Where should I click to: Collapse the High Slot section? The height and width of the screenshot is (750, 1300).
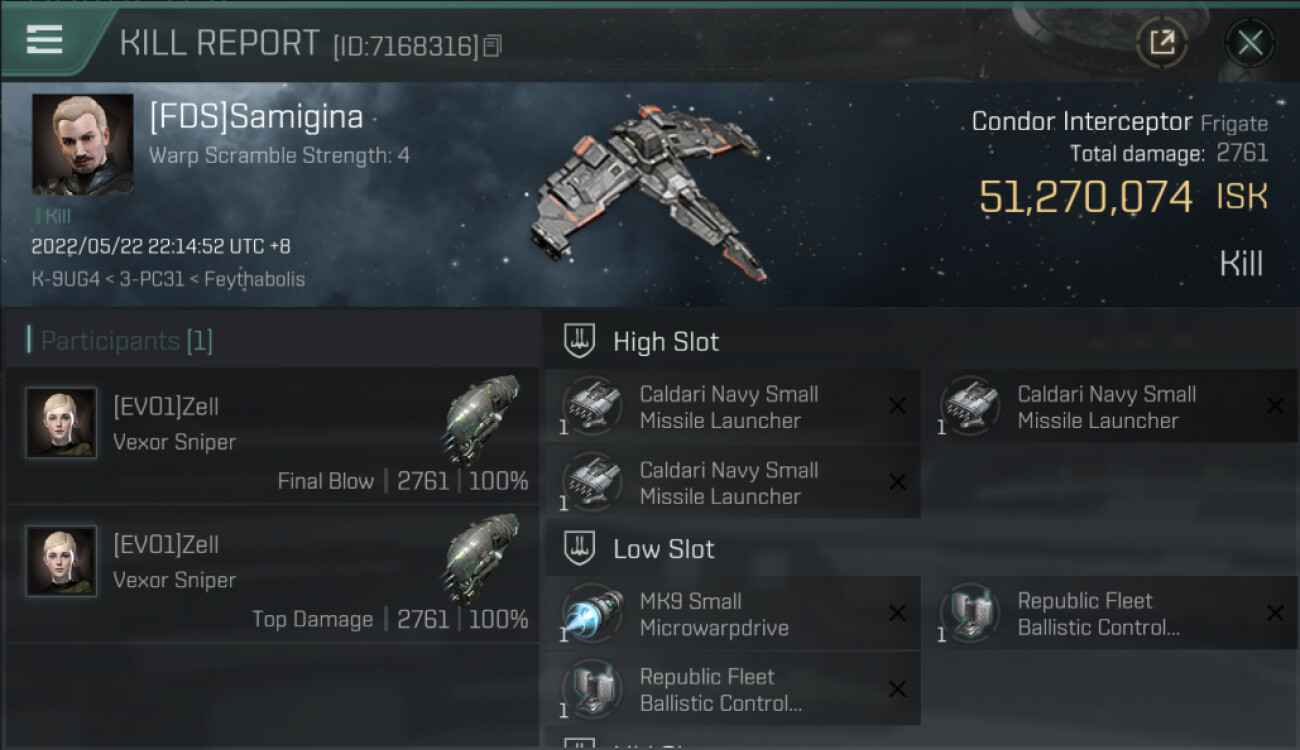click(665, 341)
